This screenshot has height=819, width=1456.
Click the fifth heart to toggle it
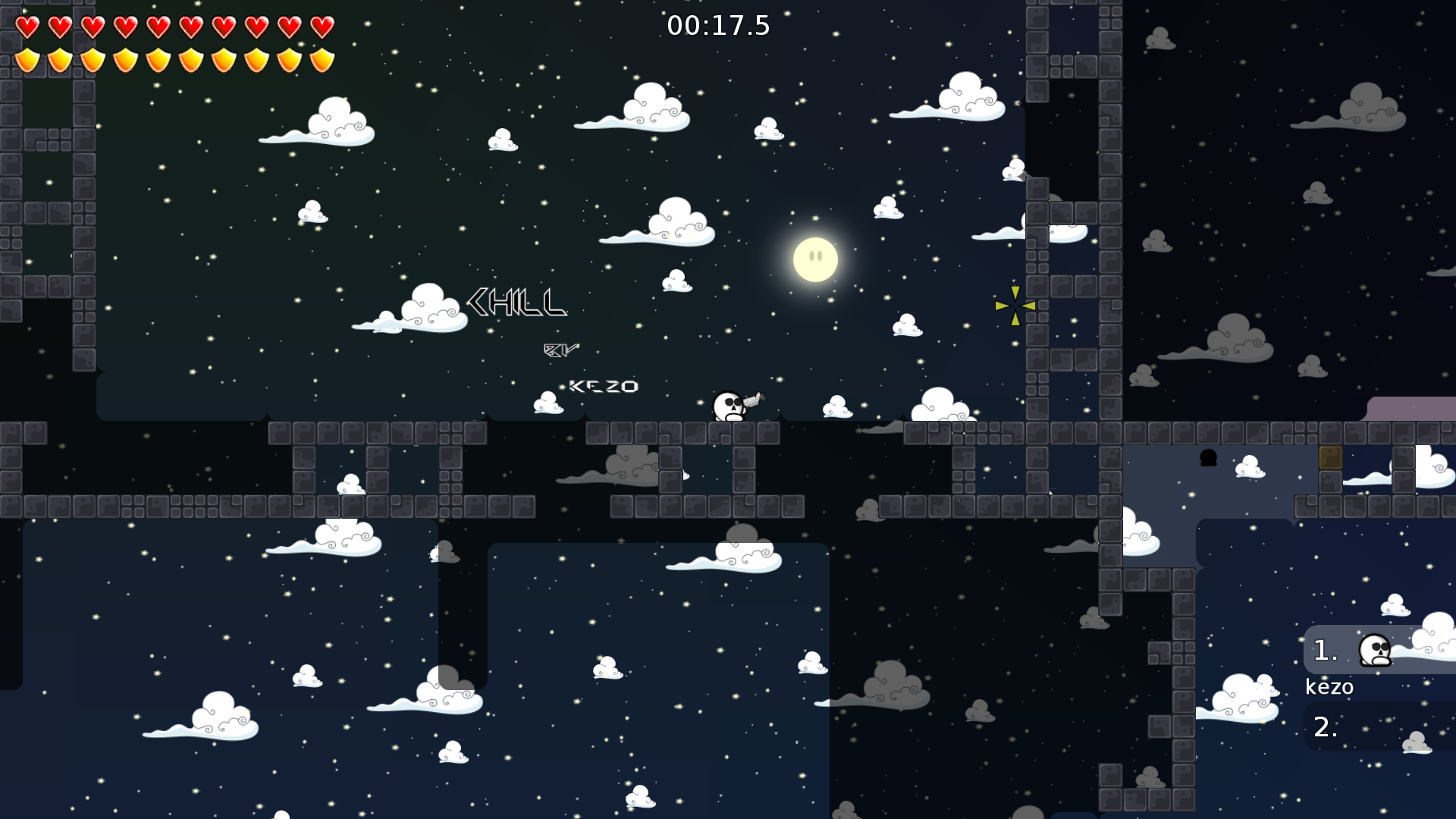[x=158, y=27]
